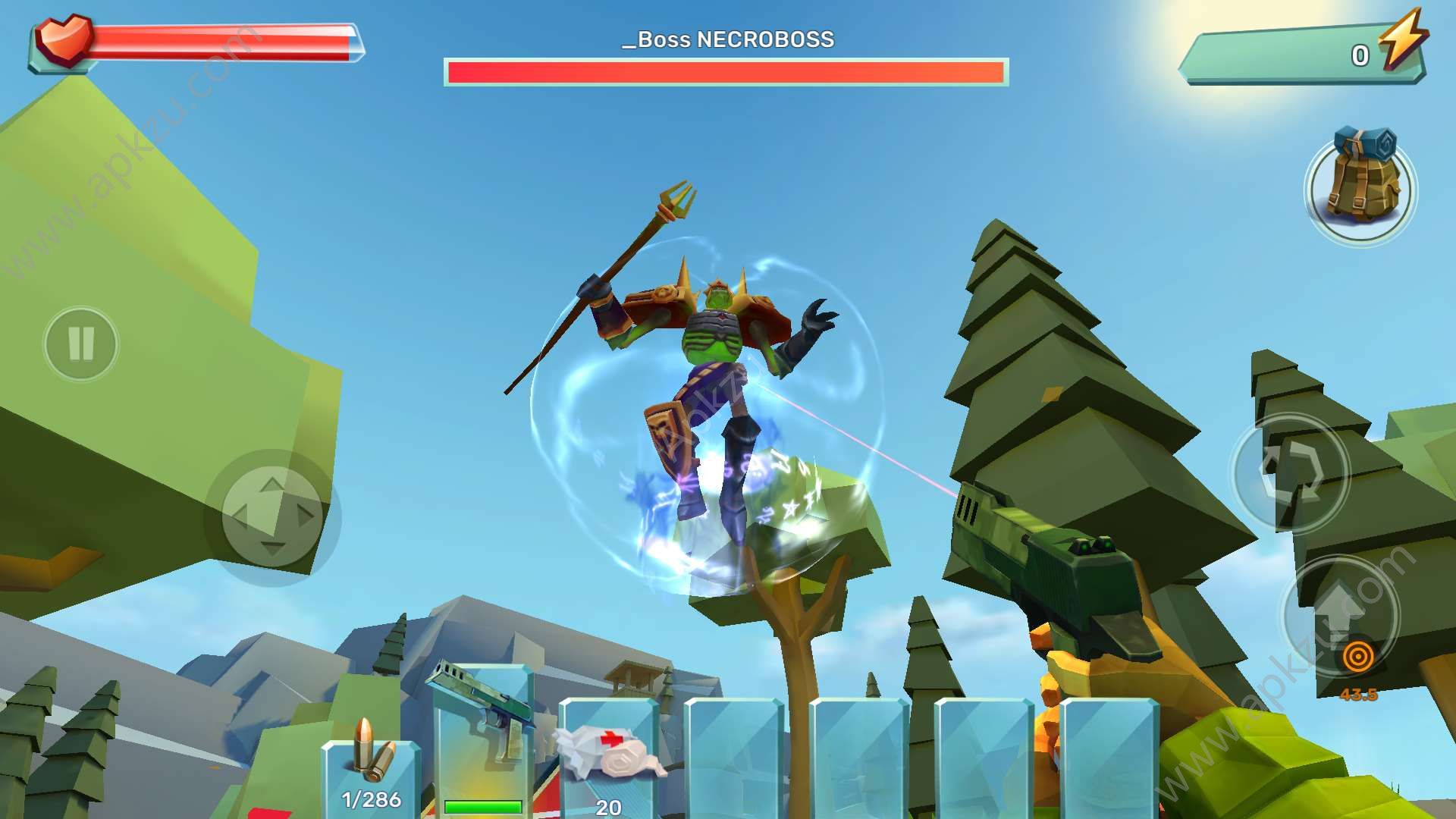Image resolution: width=1456 pixels, height=819 pixels.
Task: Pause the game
Action: [81, 344]
